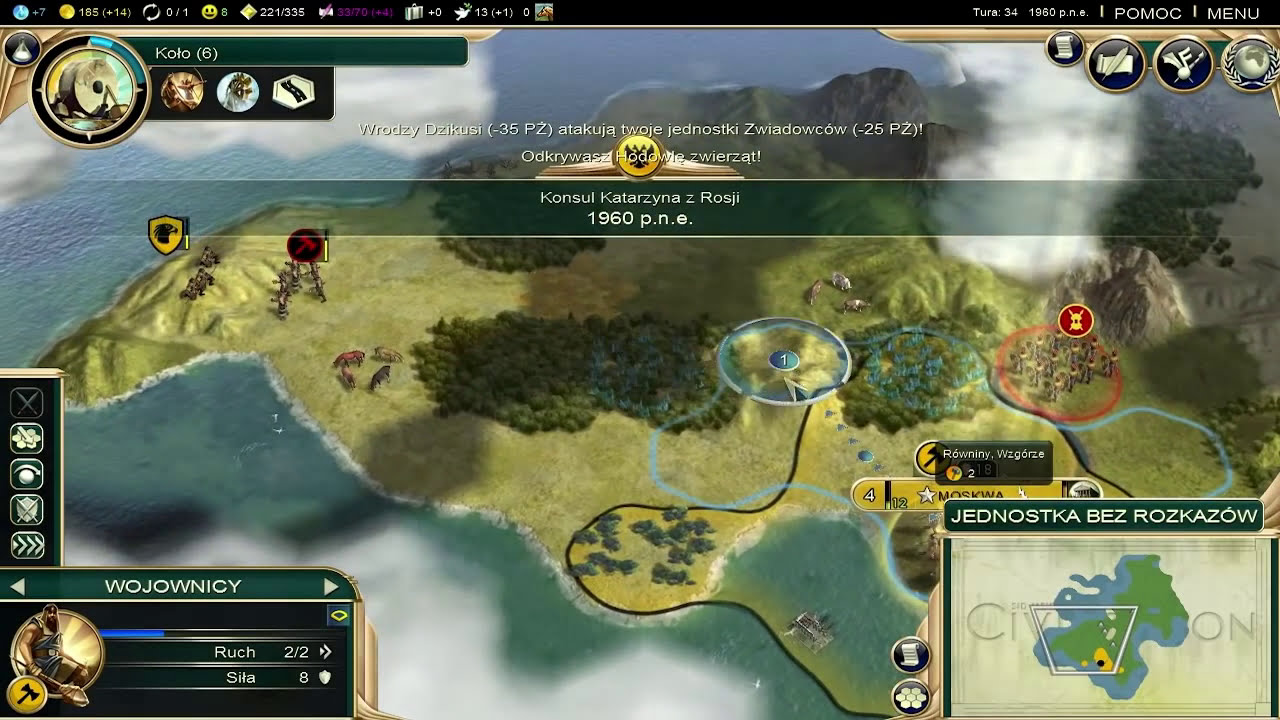Activate the crossed-swords shield unit action
Image resolution: width=1280 pixels, height=720 pixels.
coord(27,510)
